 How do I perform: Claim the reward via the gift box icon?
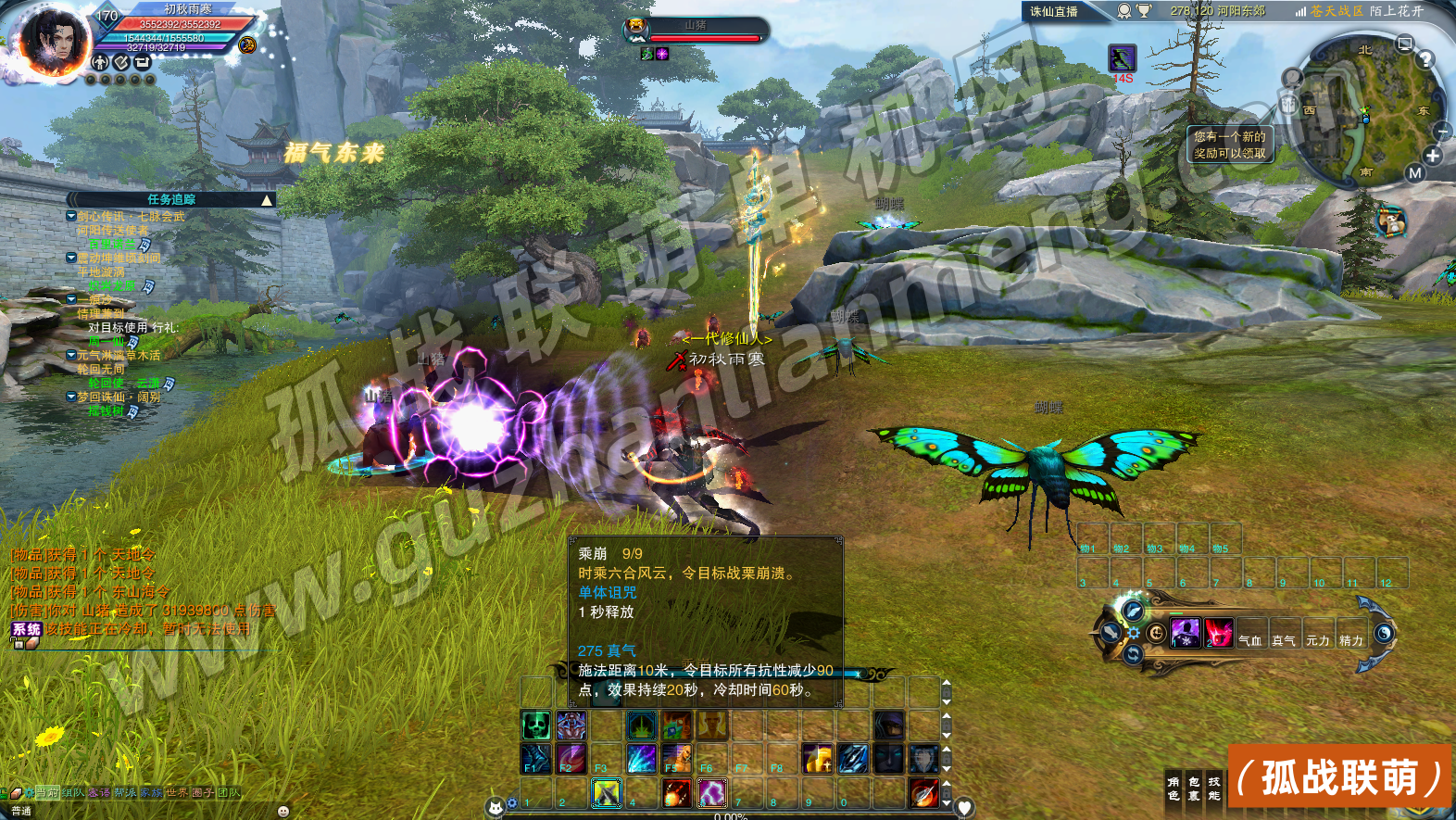point(1289,105)
